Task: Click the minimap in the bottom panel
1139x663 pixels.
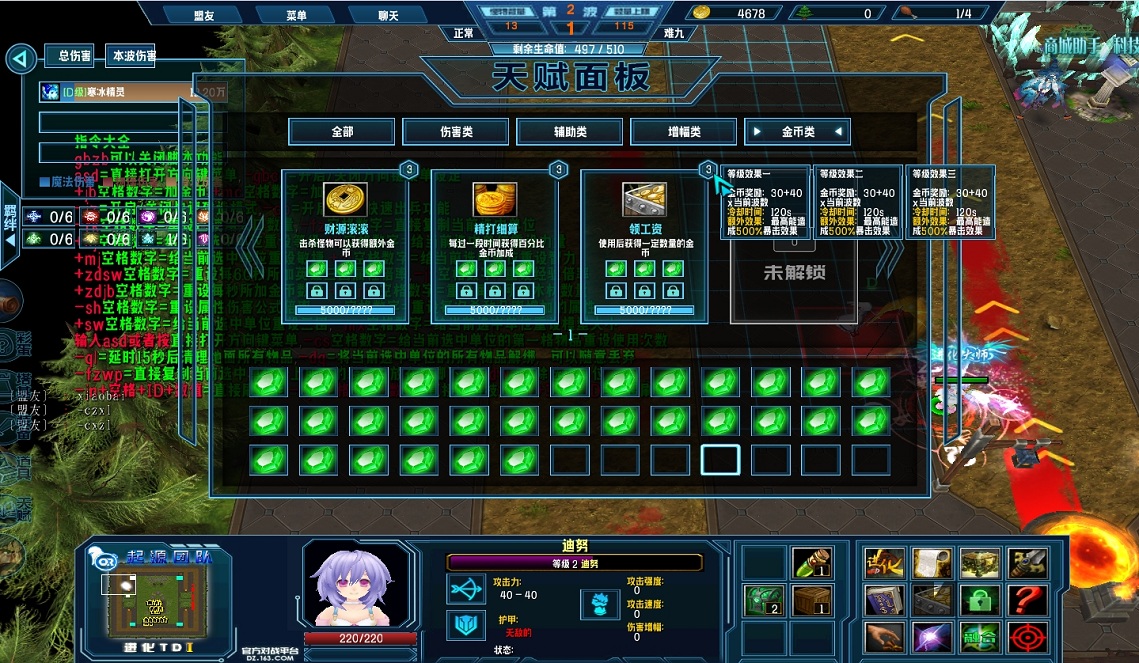Action: click(155, 598)
